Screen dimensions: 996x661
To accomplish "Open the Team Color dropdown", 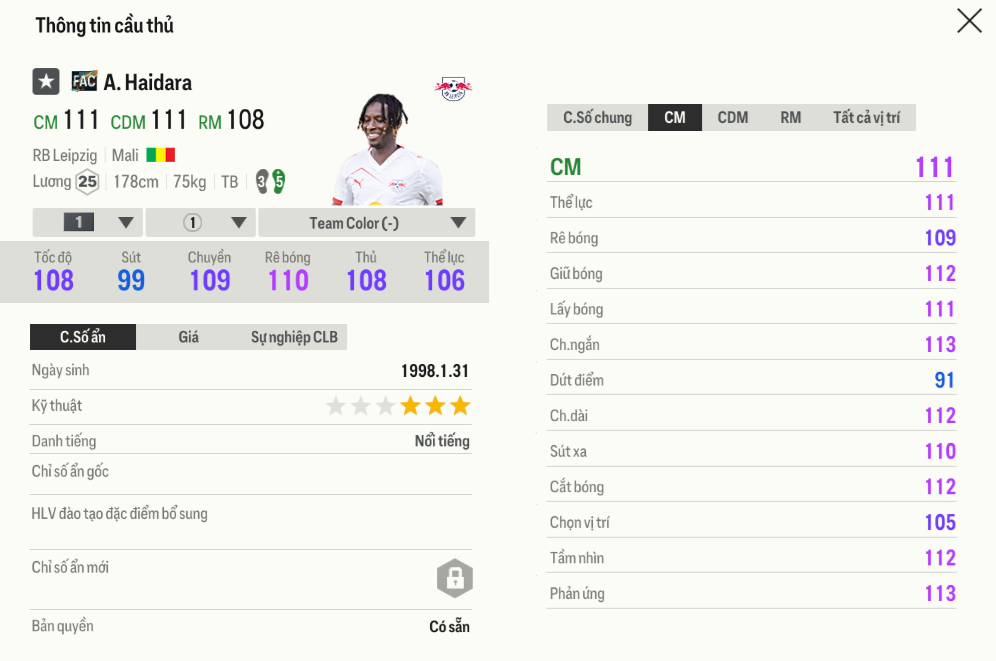I will click(x=366, y=223).
